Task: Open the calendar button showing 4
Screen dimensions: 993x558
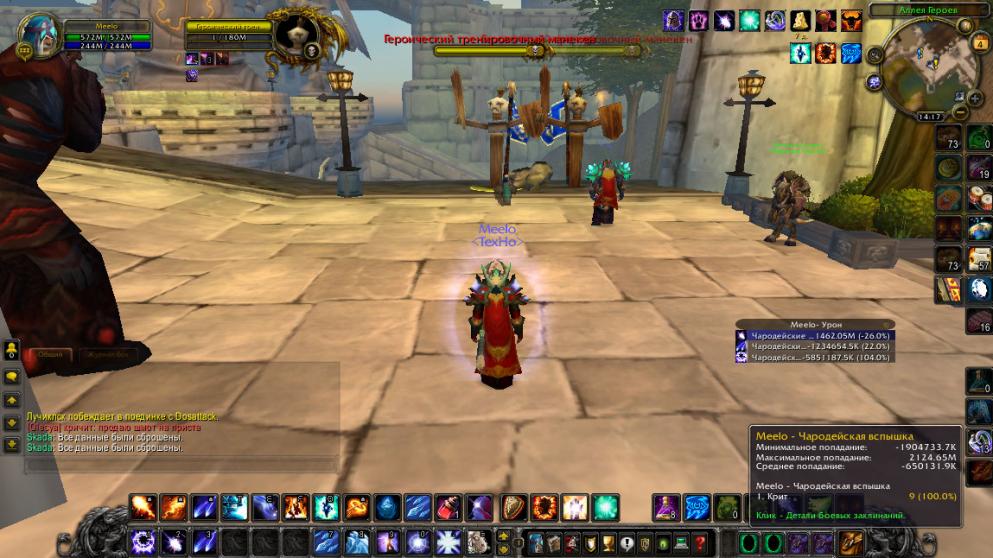Action: click(x=980, y=45)
